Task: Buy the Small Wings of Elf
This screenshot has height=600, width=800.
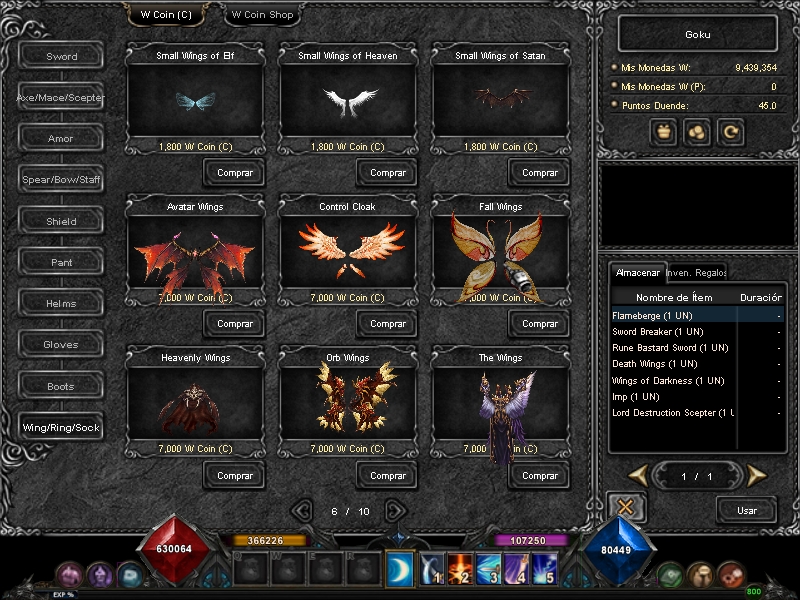Action: pos(235,173)
